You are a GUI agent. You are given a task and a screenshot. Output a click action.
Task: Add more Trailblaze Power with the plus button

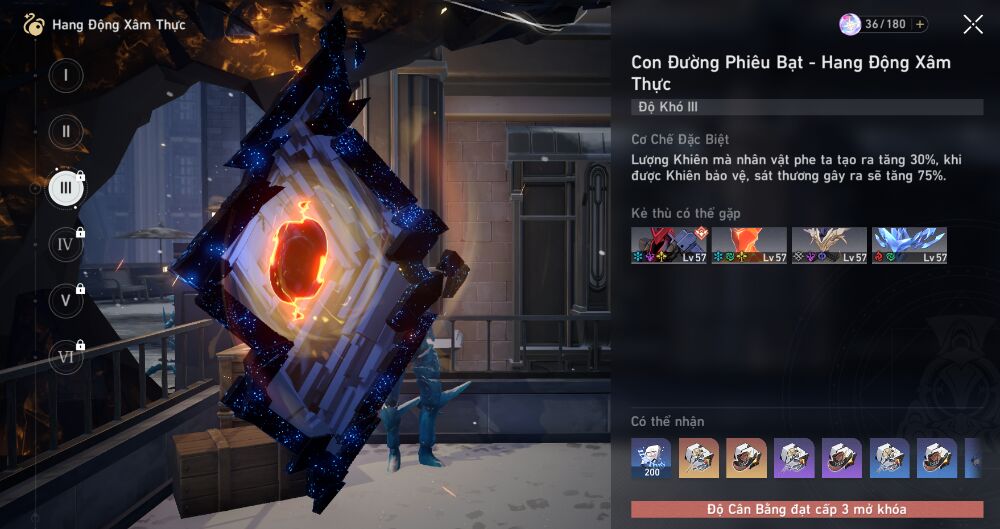[920, 25]
